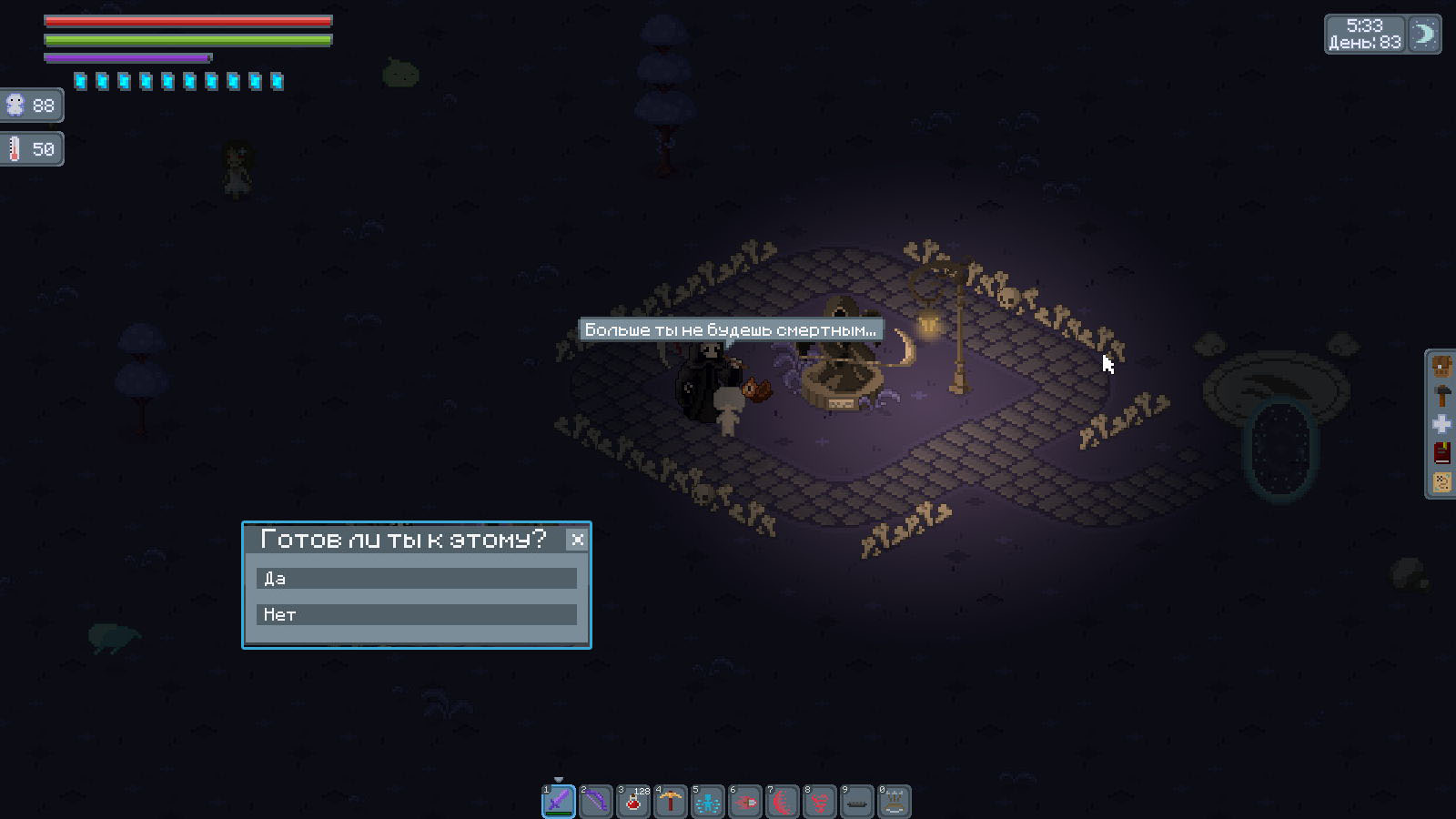Close the "Готов ли ты к этому?" dialog
The width and height of the screenshot is (1456, 819).
577,540
